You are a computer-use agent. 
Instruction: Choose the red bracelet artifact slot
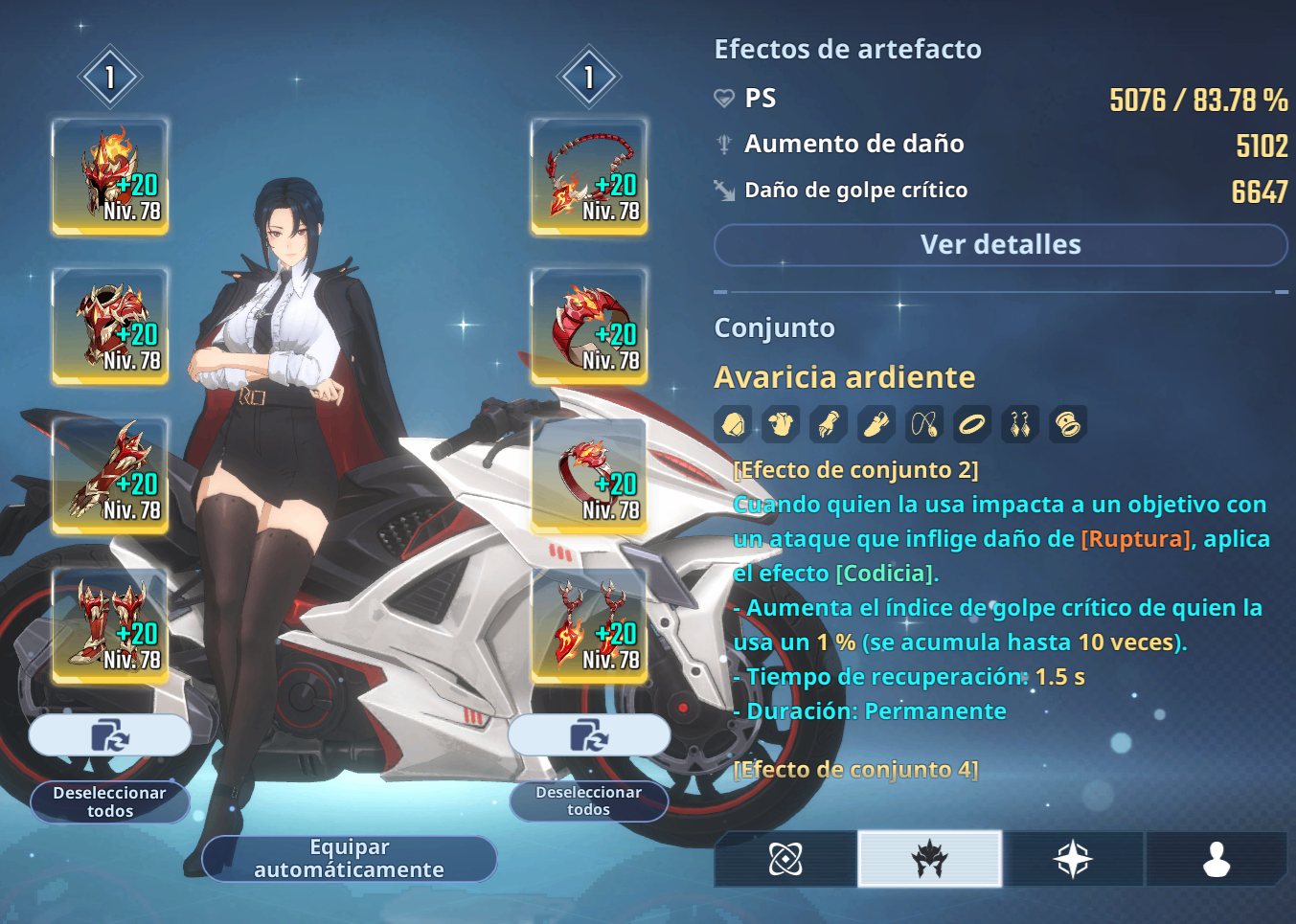[x=589, y=327]
